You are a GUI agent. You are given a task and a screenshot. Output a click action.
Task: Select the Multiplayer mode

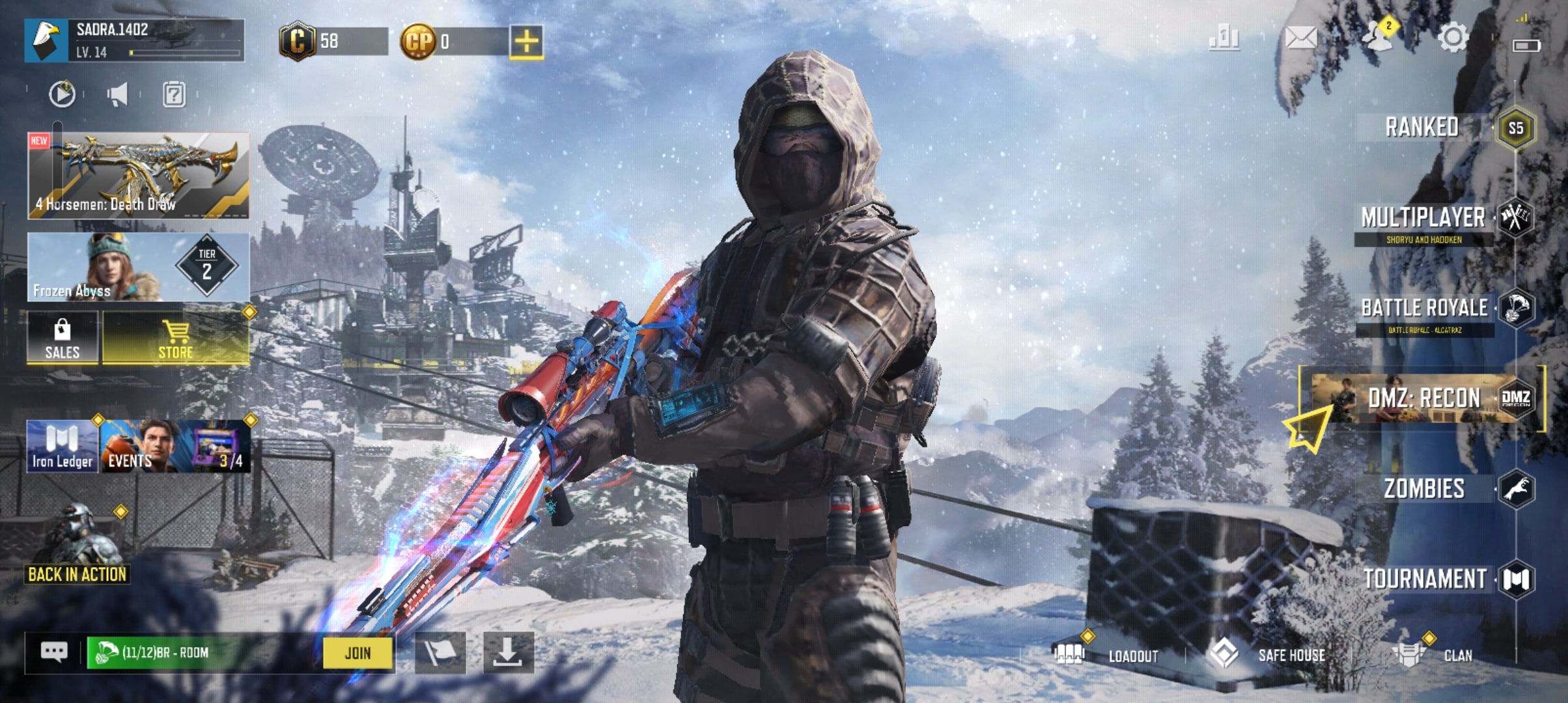pos(1423,219)
